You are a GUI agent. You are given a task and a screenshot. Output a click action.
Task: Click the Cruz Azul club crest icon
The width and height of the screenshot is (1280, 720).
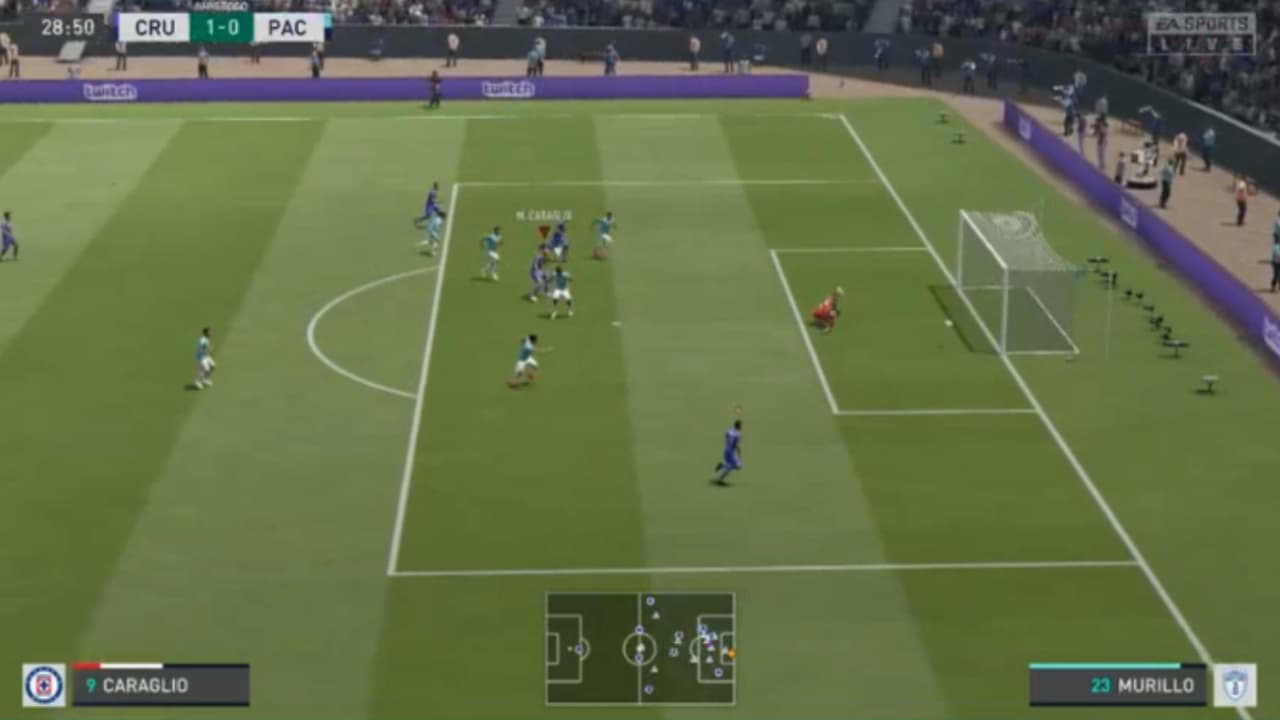[44, 686]
